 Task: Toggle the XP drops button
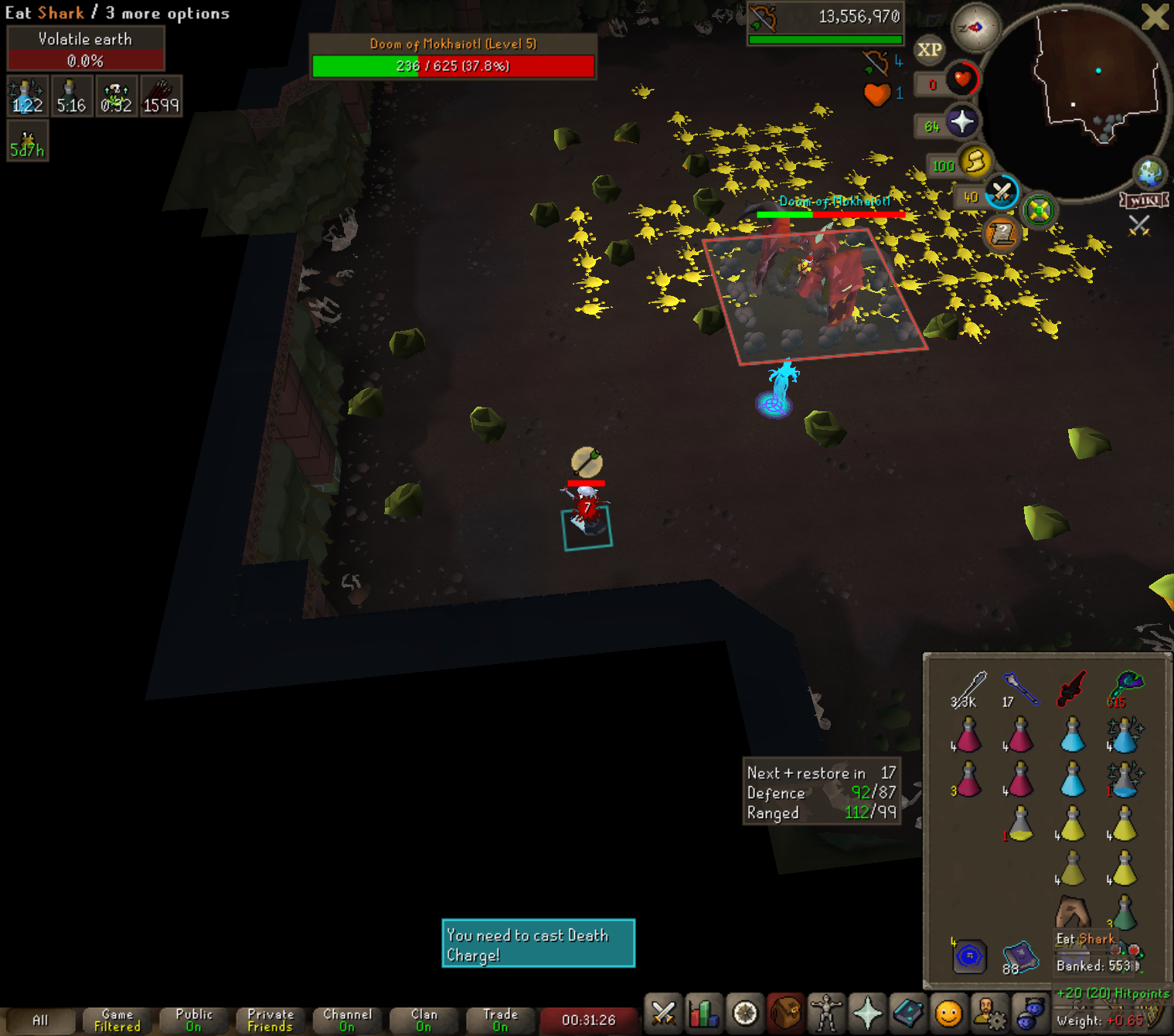point(929,50)
